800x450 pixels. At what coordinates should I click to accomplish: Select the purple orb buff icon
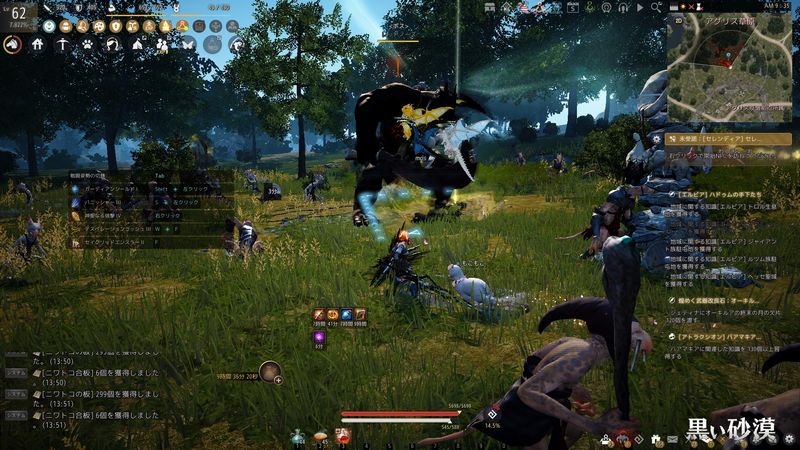(319, 337)
